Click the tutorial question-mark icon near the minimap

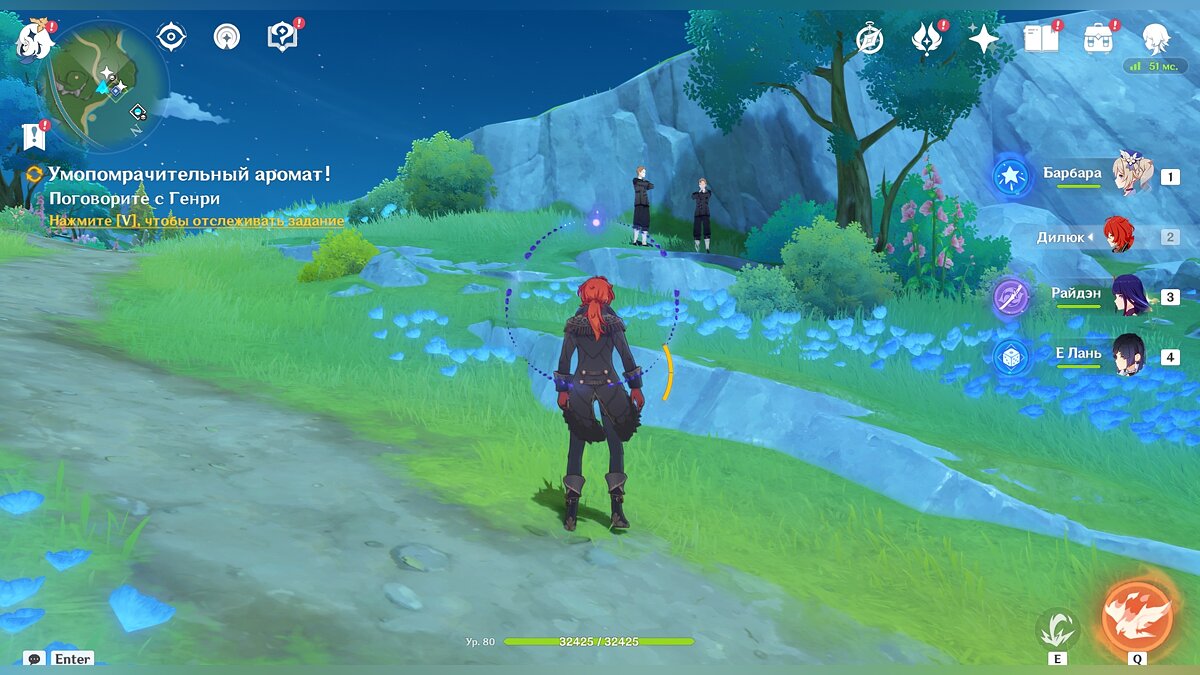pyautogui.click(x=282, y=37)
